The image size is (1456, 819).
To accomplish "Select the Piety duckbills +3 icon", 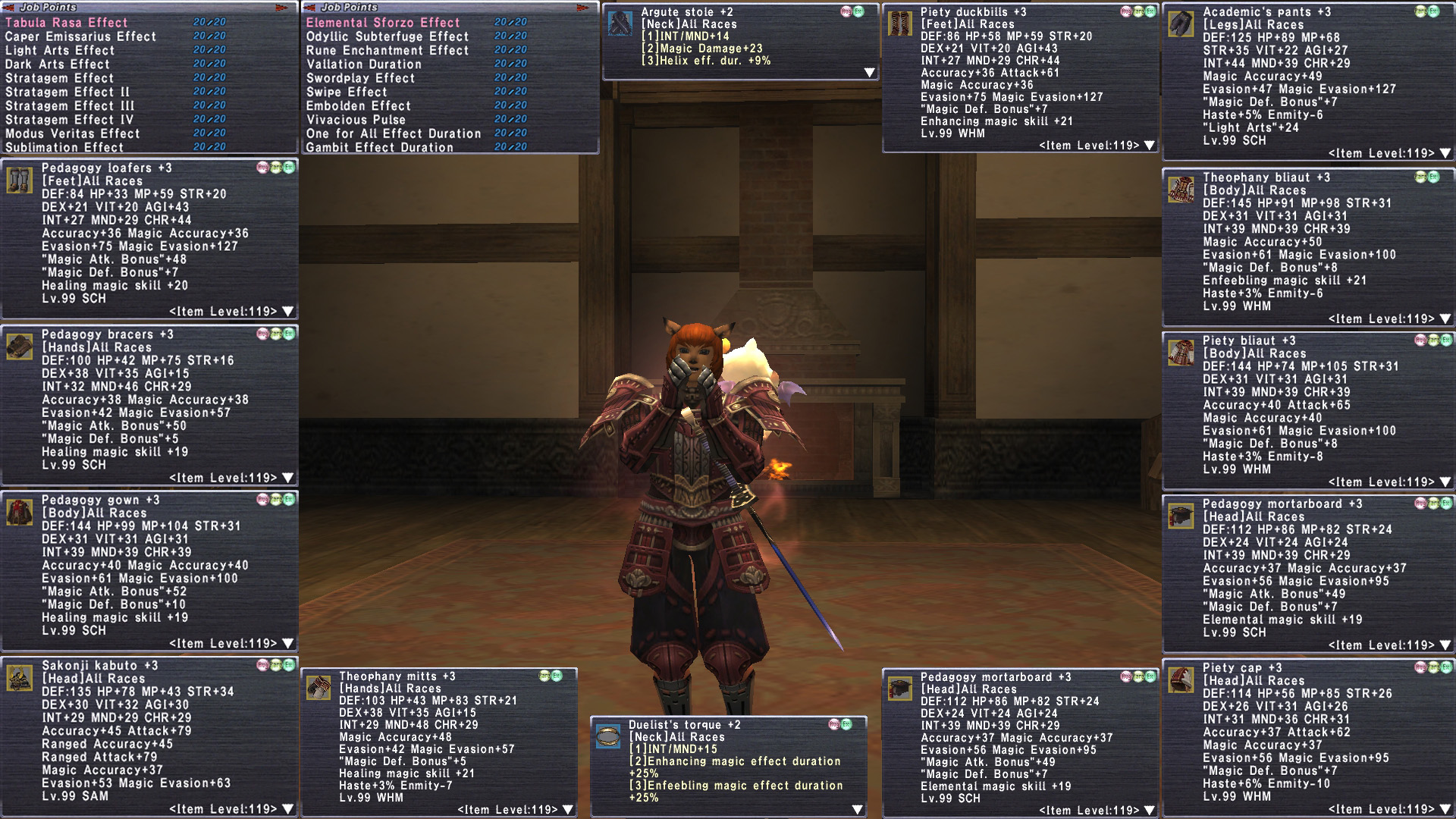I will point(900,24).
